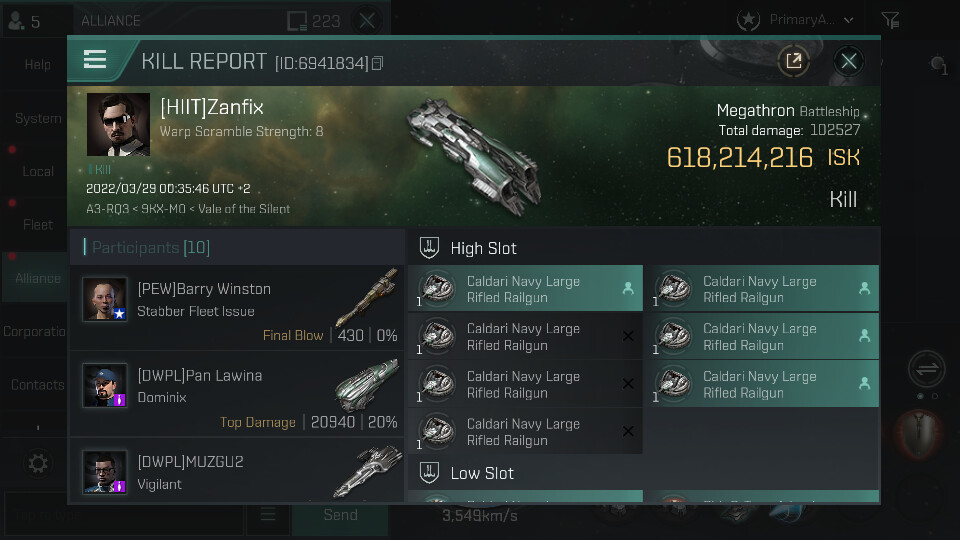Open the Help chat channel

coord(37,65)
